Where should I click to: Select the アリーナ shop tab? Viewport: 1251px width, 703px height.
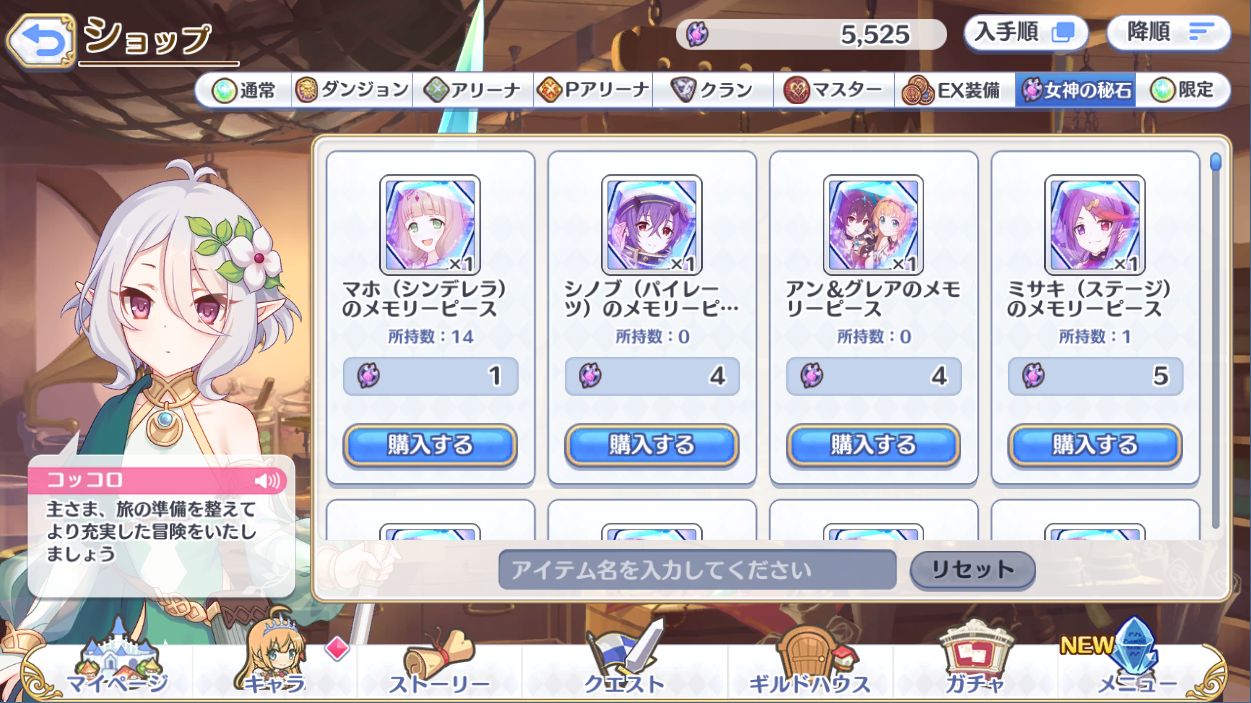[x=473, y=90]
